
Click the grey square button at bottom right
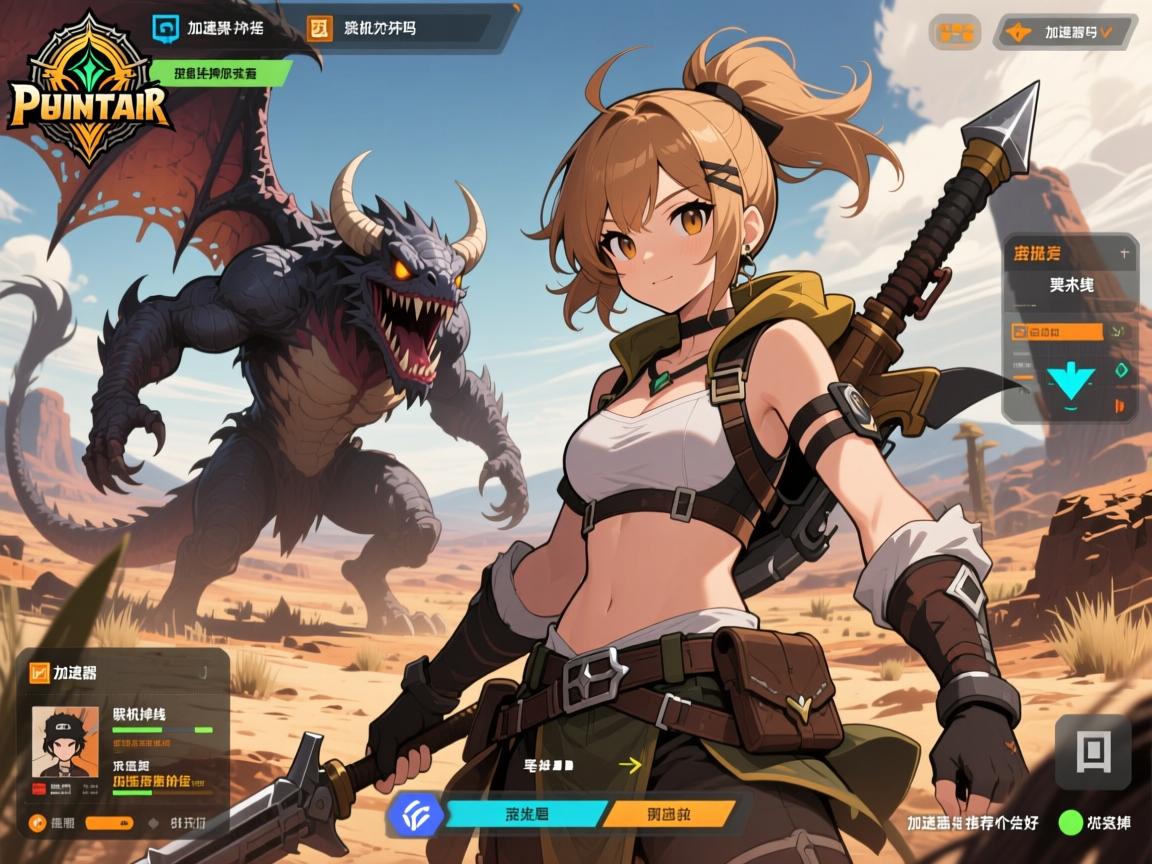click(x=1092, y=751)
